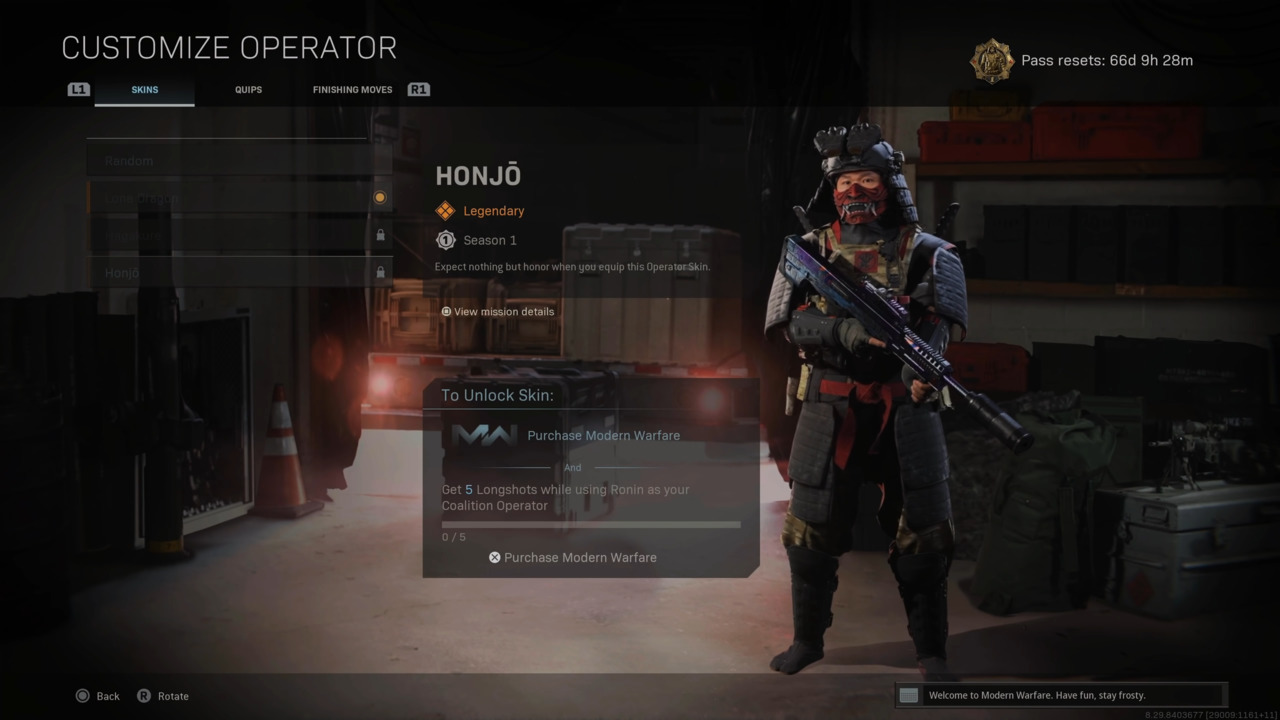Click the lock icon next to Hagakure skin
The image size is (1280, 720).
click(380, 234)
